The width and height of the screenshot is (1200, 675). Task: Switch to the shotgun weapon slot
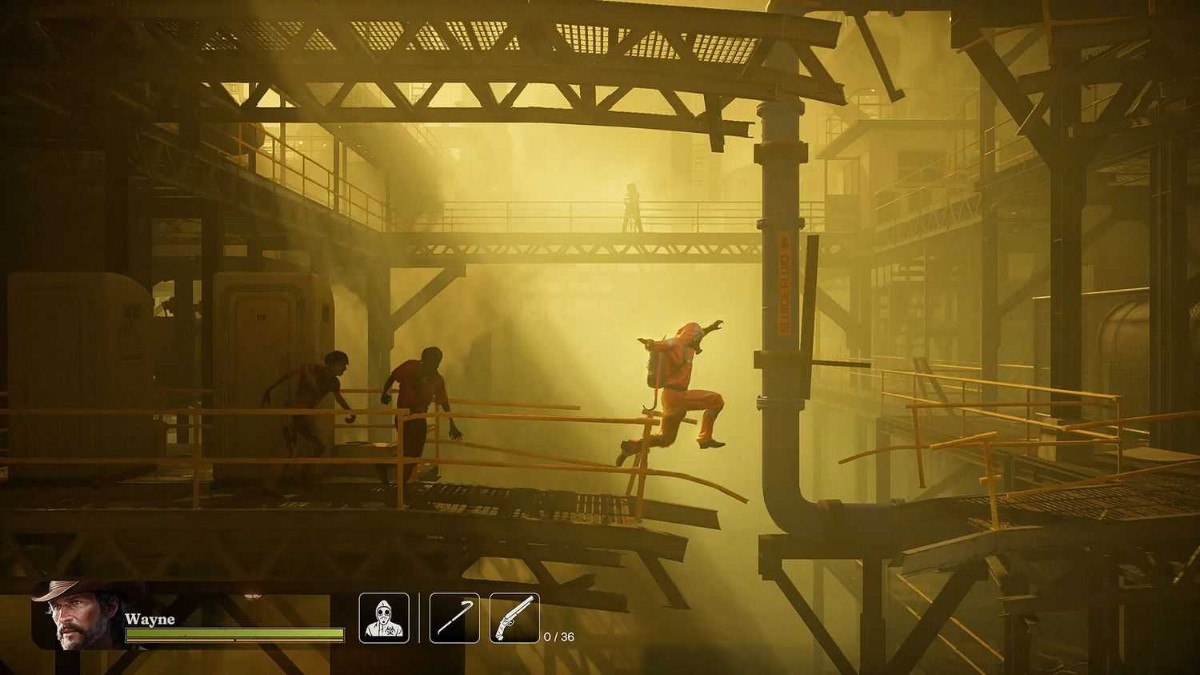(x=514, y=618)
